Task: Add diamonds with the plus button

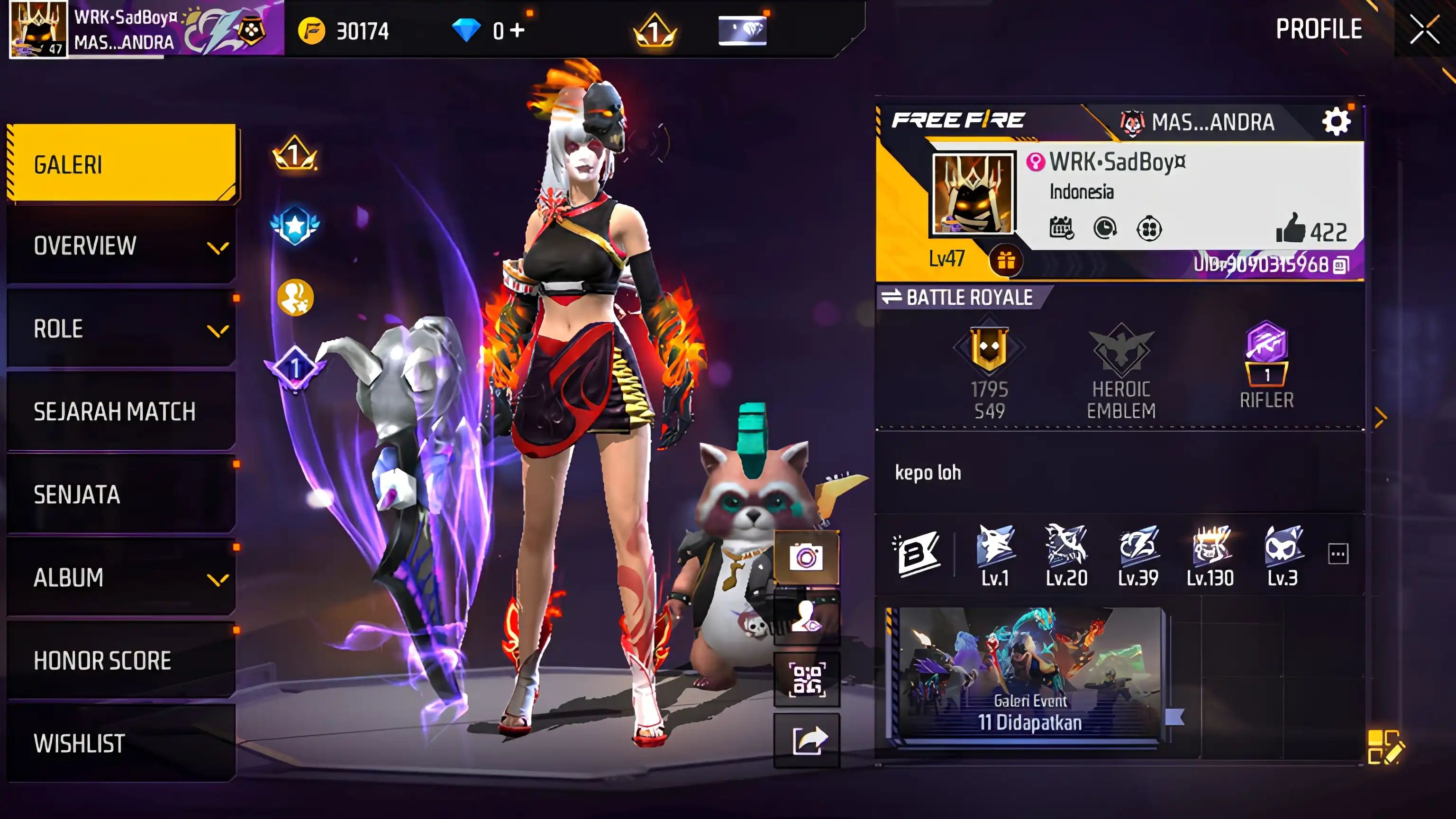Action: point(517,30)
